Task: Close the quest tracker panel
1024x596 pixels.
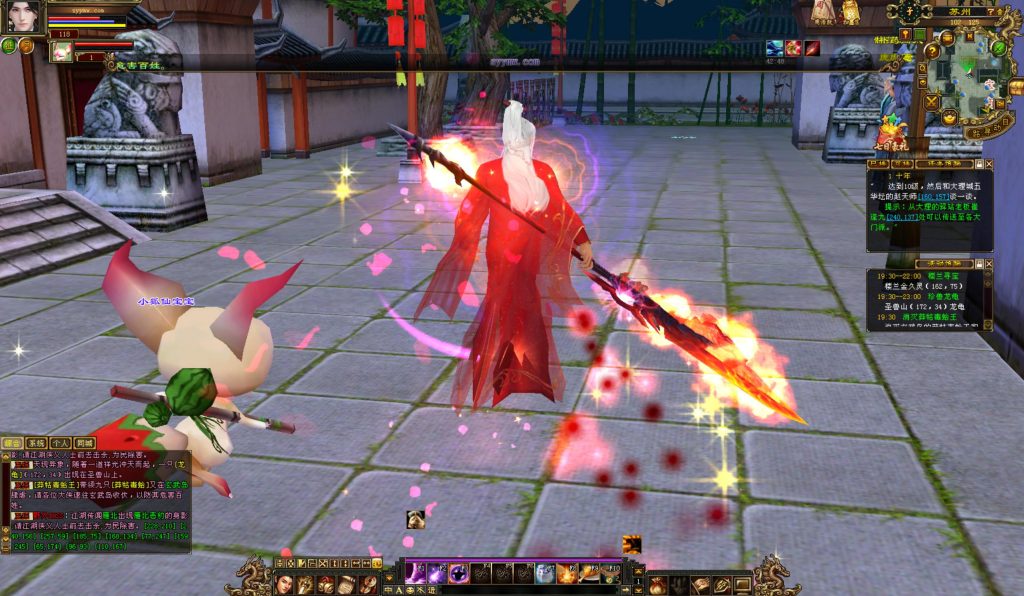Action: (988, 163)
